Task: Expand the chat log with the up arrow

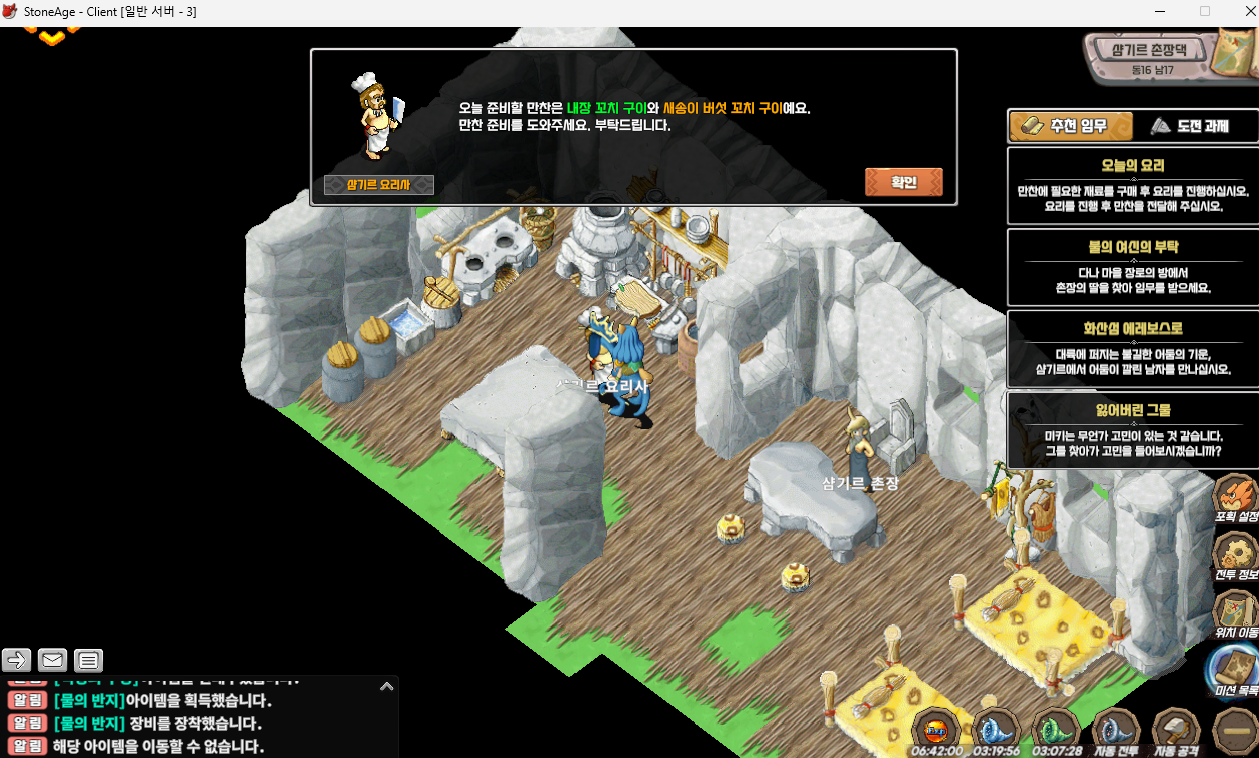Action: [386, 687]
